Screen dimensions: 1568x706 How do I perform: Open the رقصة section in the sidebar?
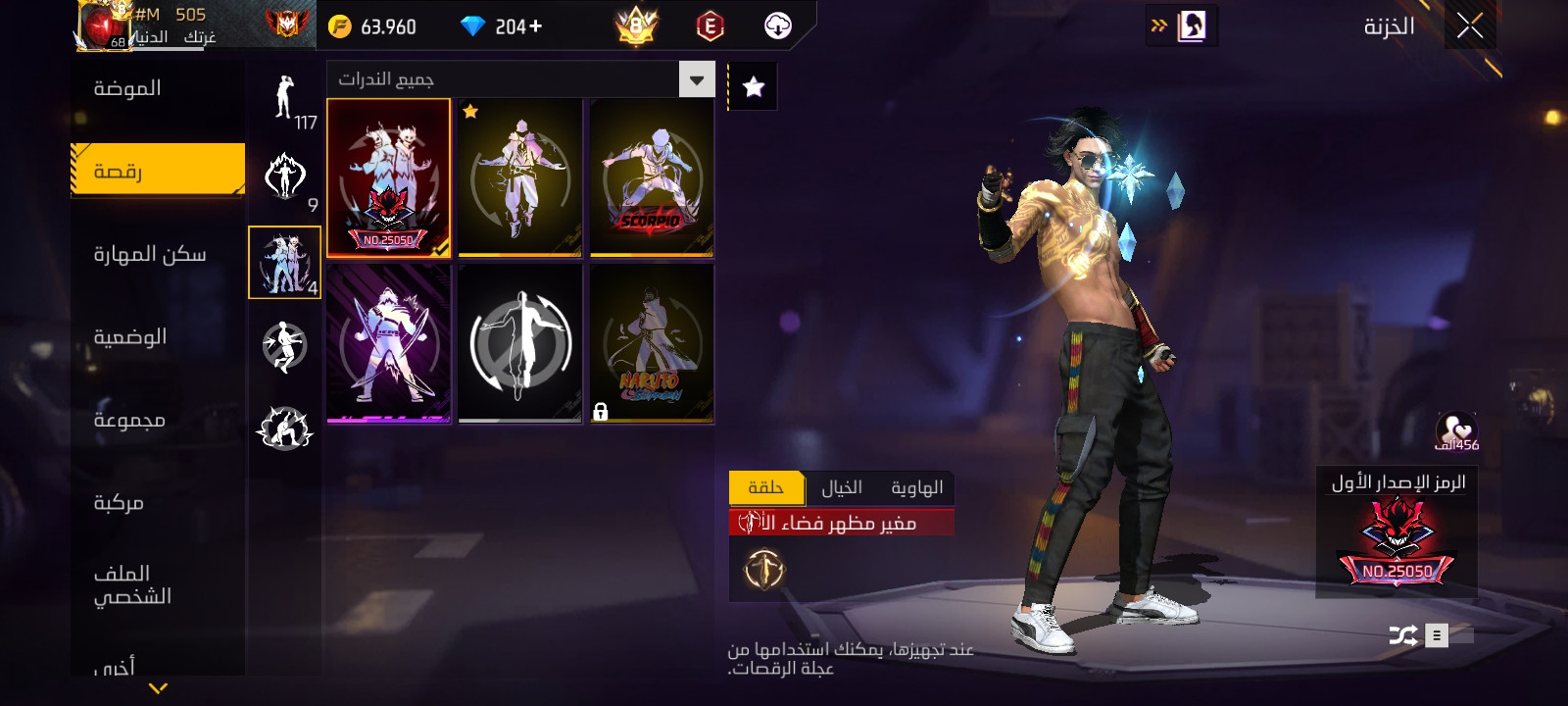pos(157,169)
